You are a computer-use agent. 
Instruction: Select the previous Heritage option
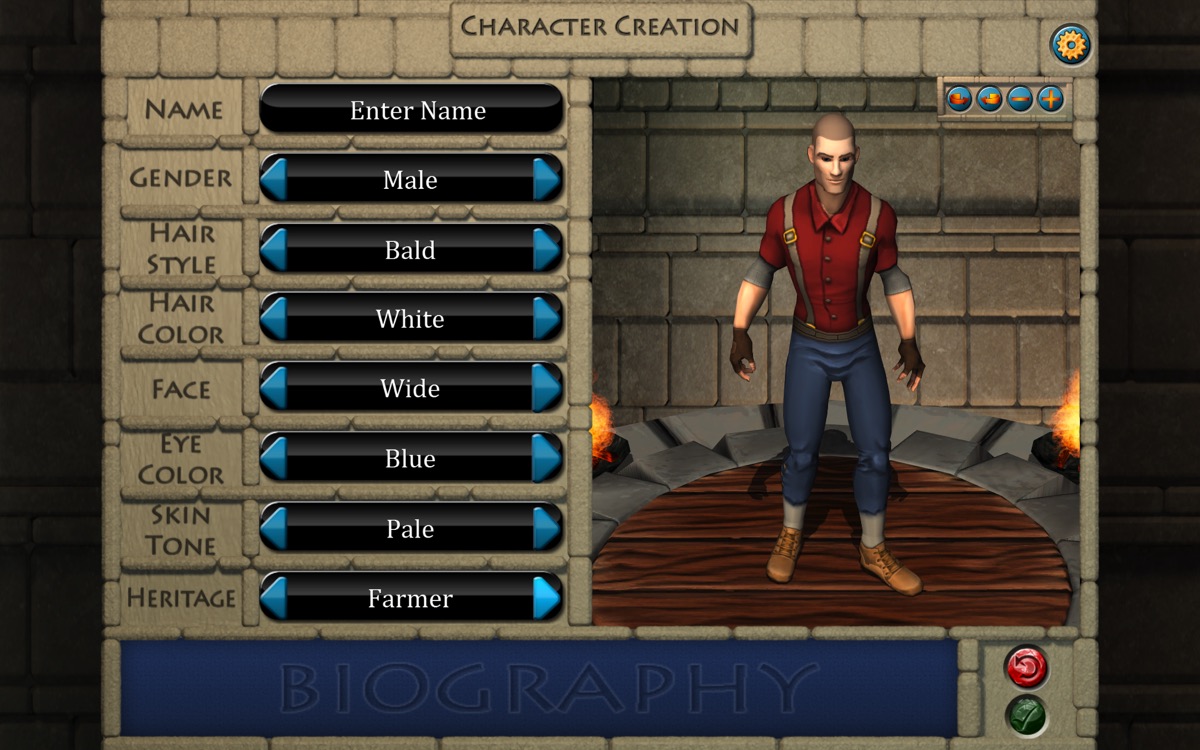tap(275, 598)
